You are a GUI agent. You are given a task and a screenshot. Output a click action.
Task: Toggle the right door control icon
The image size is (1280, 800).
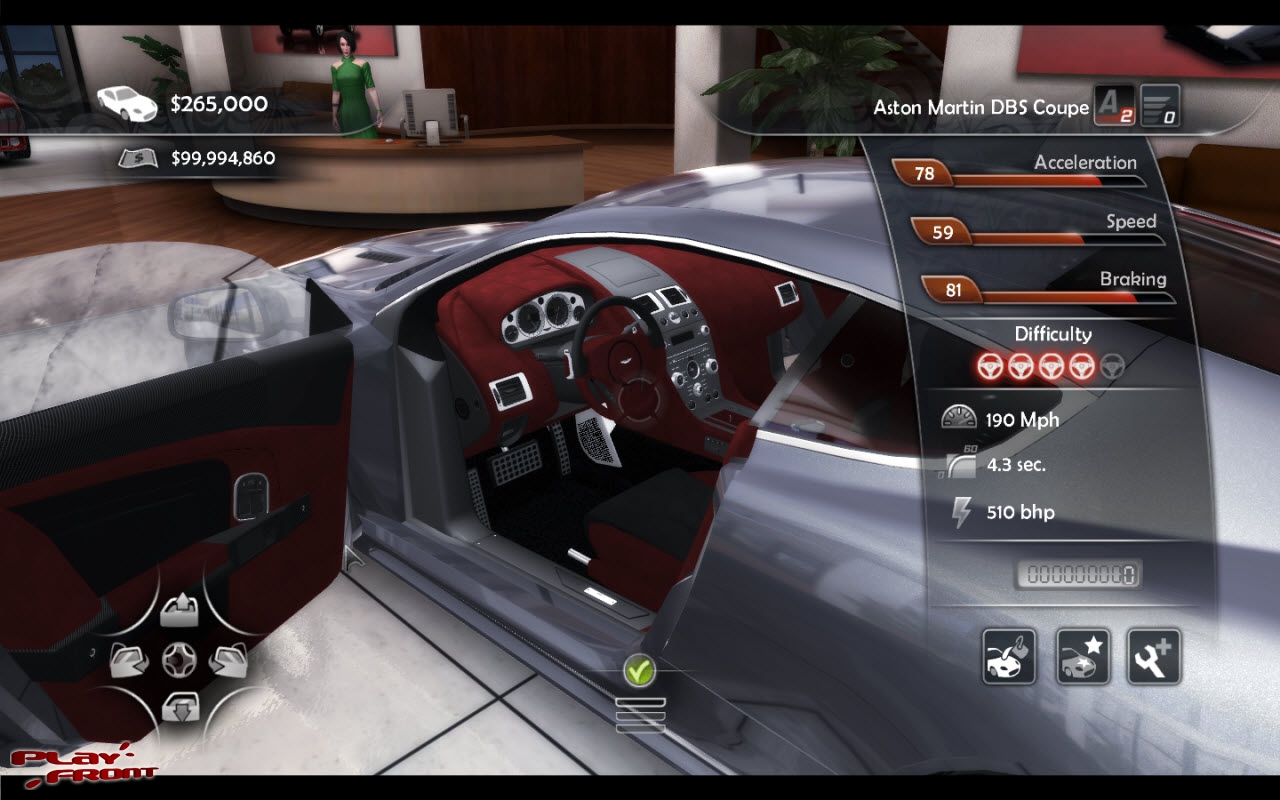tap(228, 659)
